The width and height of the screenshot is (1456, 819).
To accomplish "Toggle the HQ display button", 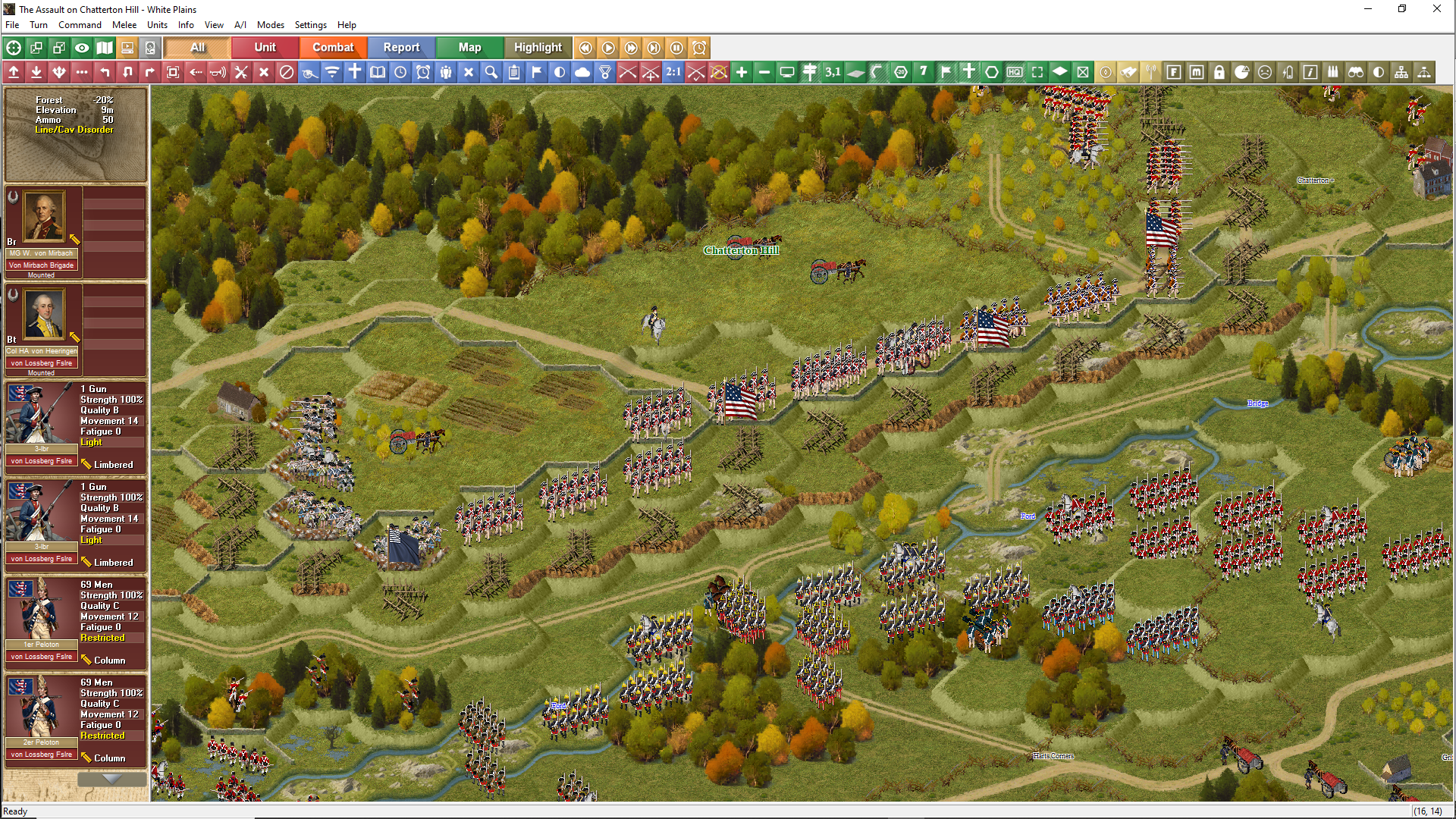I will coord(1015,72).
